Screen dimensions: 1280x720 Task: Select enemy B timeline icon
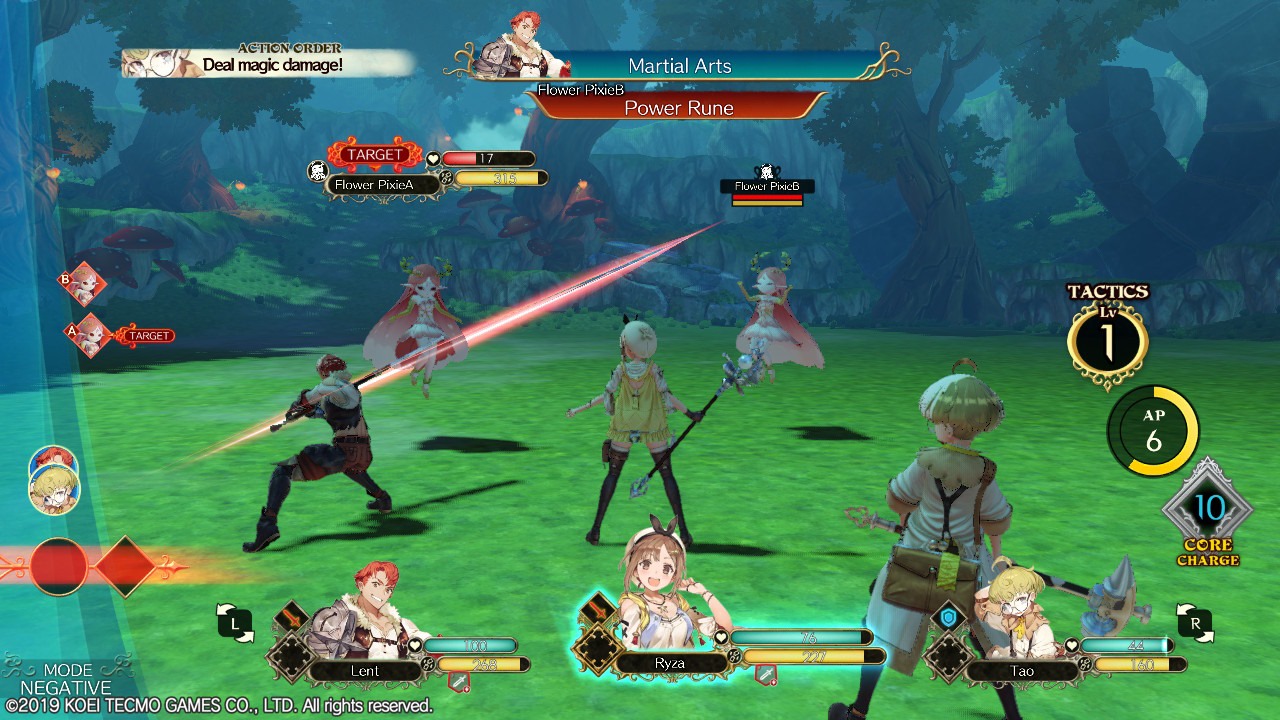click(x=84, y=283)
